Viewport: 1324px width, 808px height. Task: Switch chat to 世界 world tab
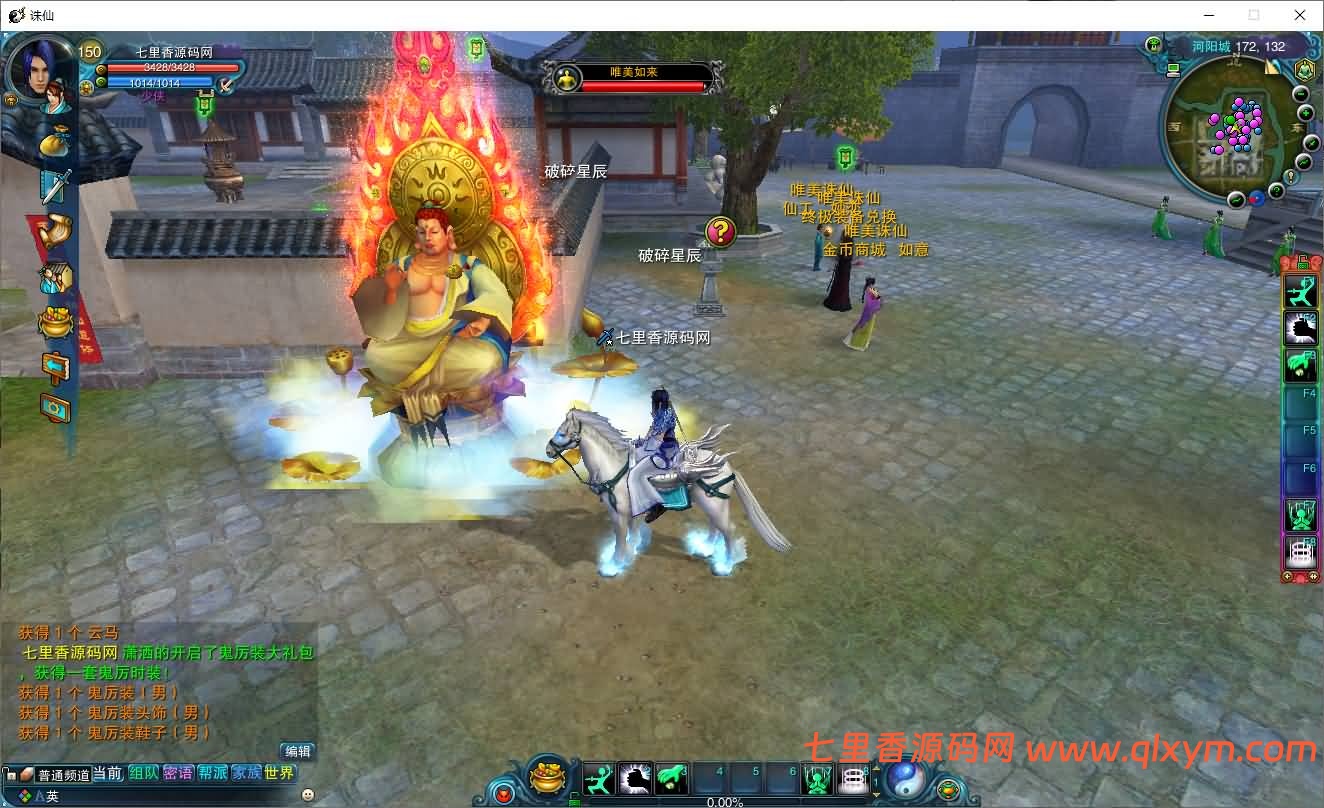280,773
